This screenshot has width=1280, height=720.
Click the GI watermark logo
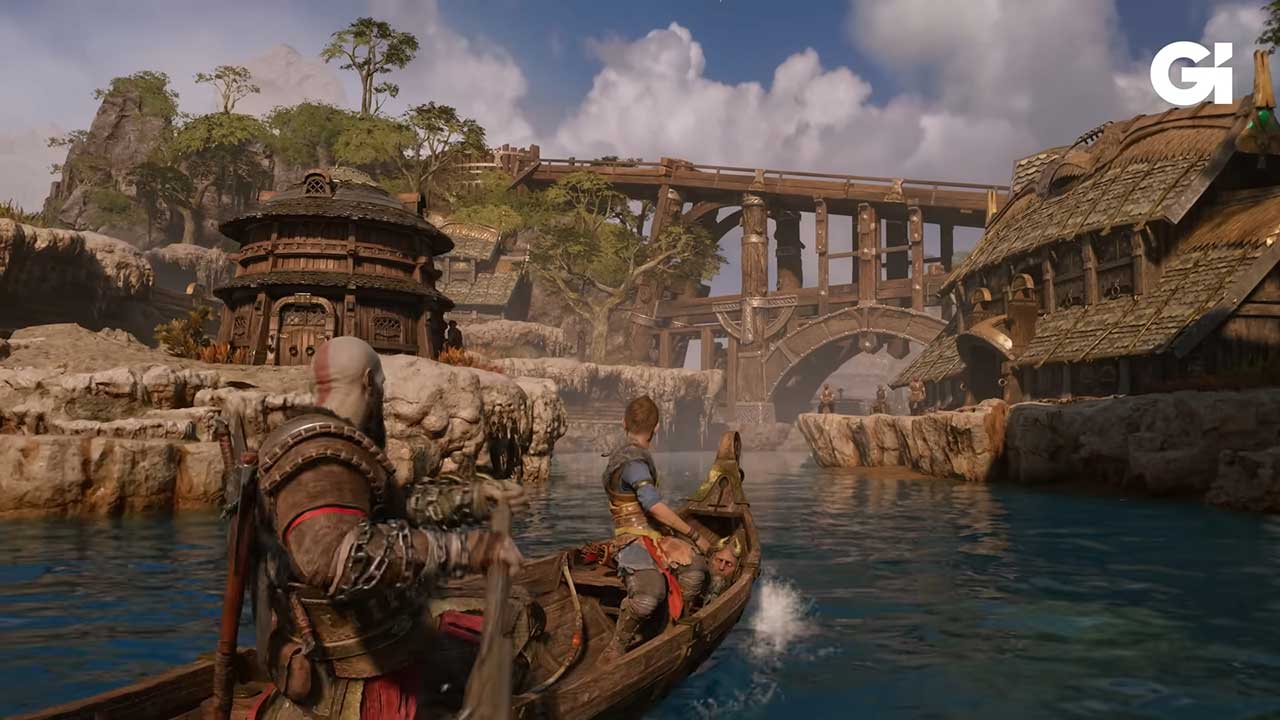[1191, 73]
